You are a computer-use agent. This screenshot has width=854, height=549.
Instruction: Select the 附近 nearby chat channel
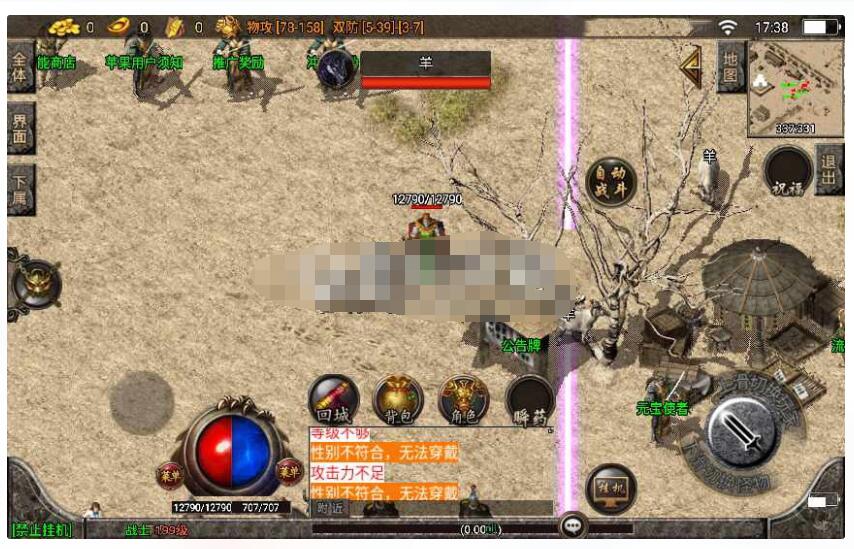click(328, 508)
